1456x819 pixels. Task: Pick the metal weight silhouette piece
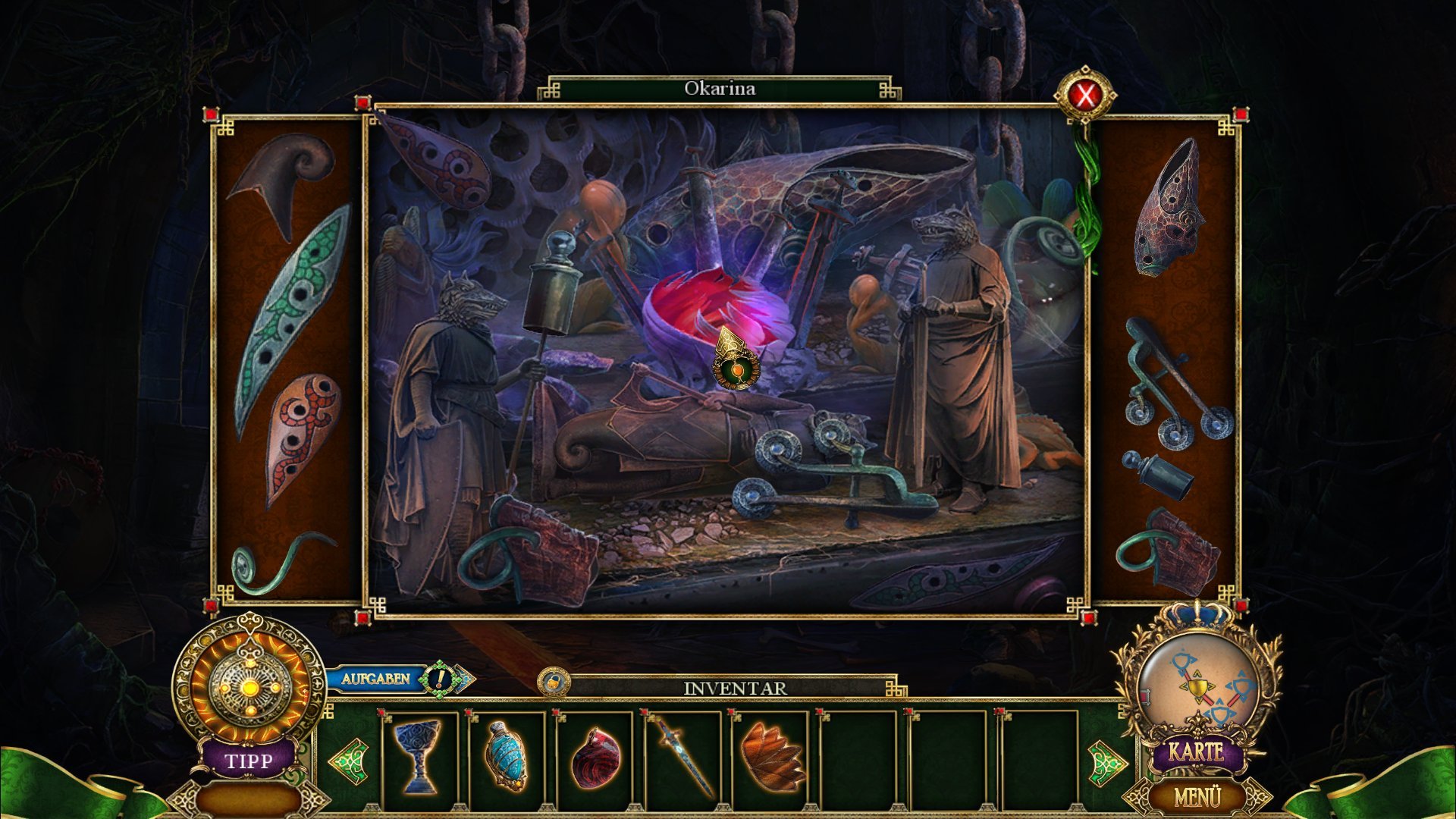[1158, 474]
